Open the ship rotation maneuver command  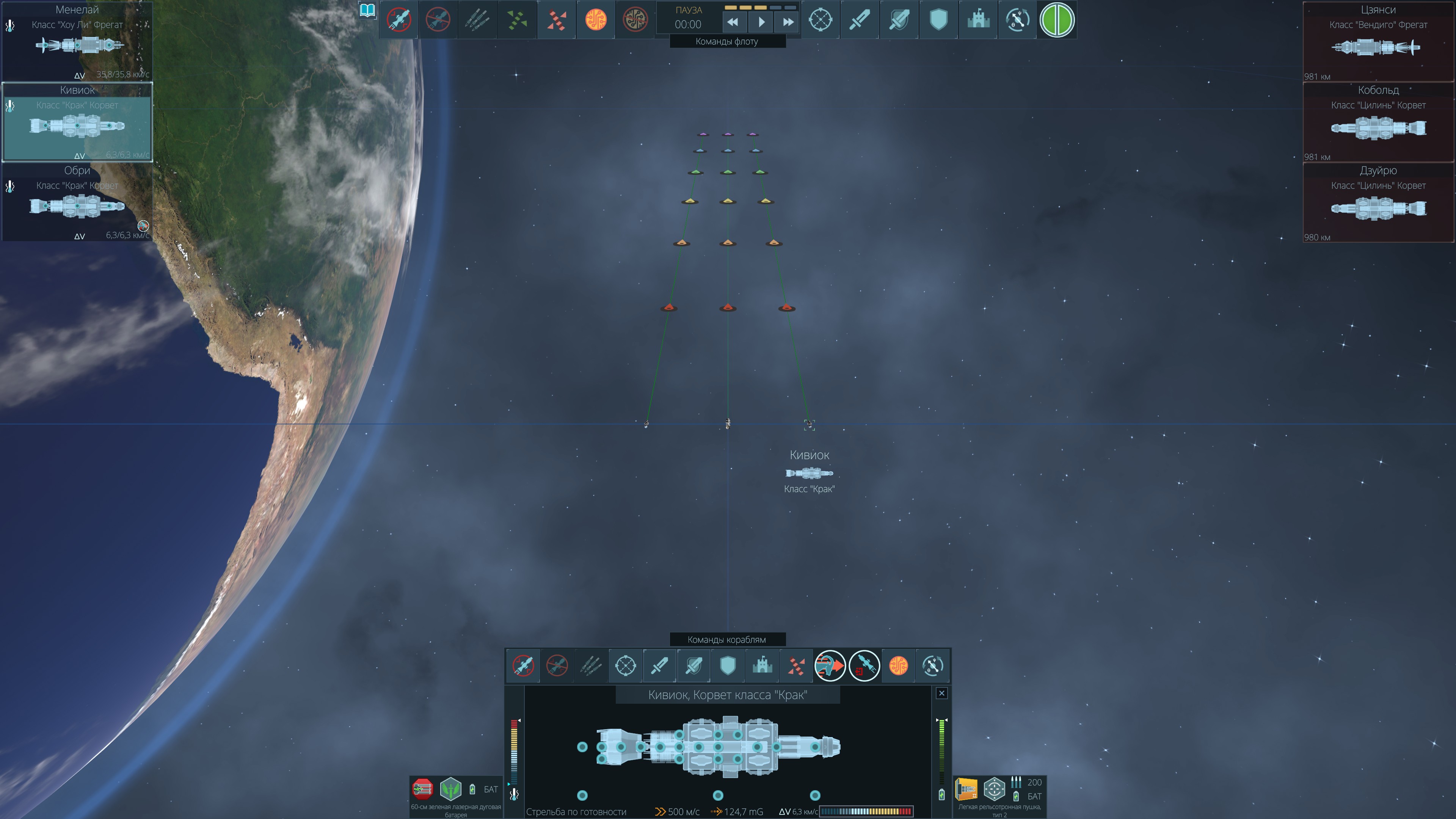tap(932, 666)
